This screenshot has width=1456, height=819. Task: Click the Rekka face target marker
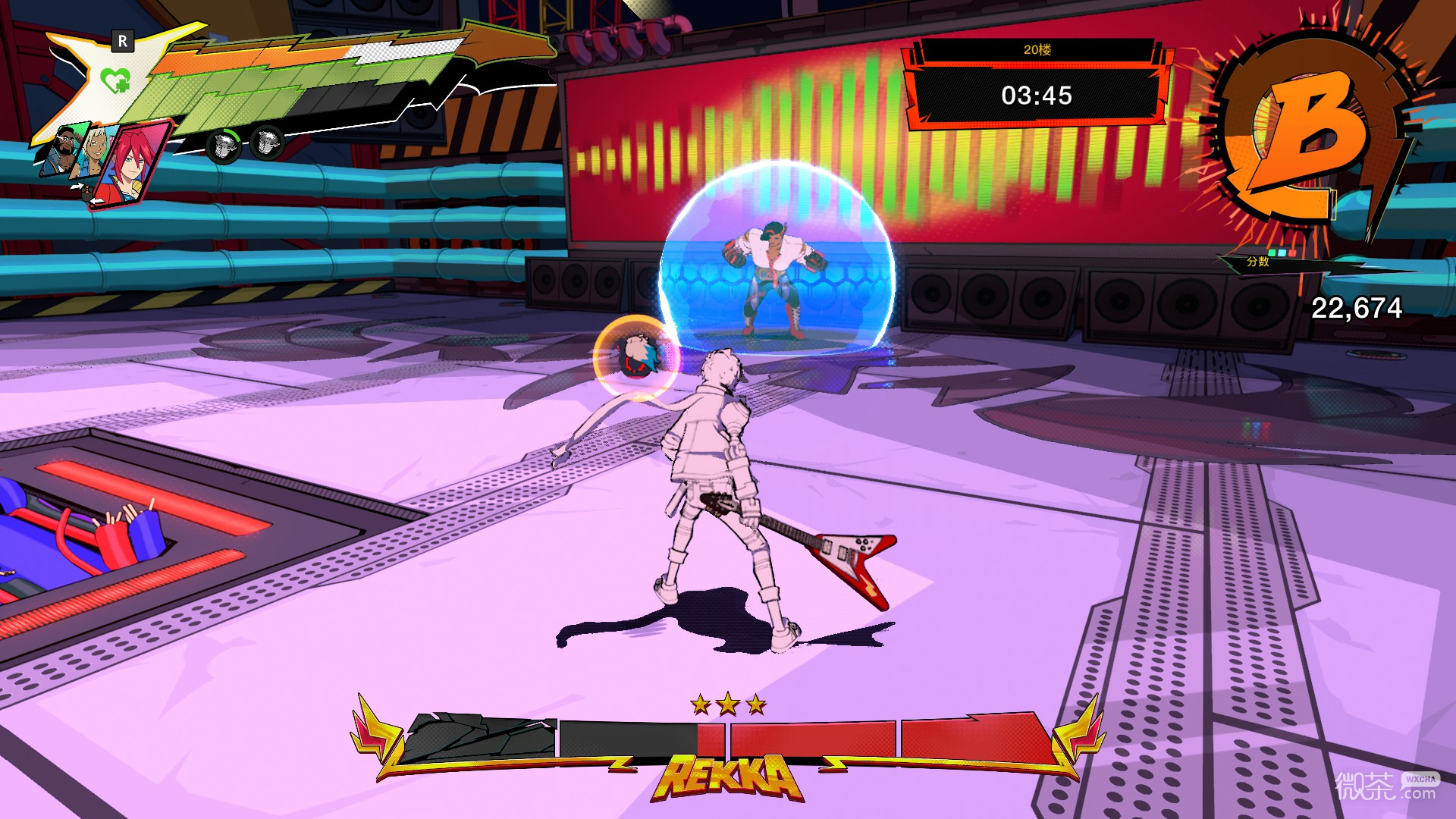coord(636,356)
